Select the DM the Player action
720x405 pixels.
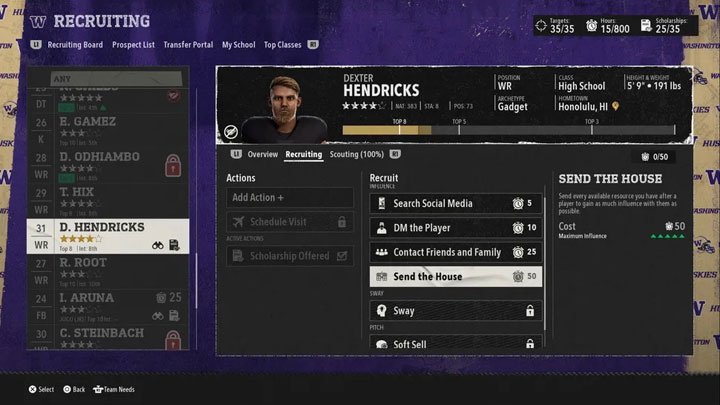click(x=456, y=228)
